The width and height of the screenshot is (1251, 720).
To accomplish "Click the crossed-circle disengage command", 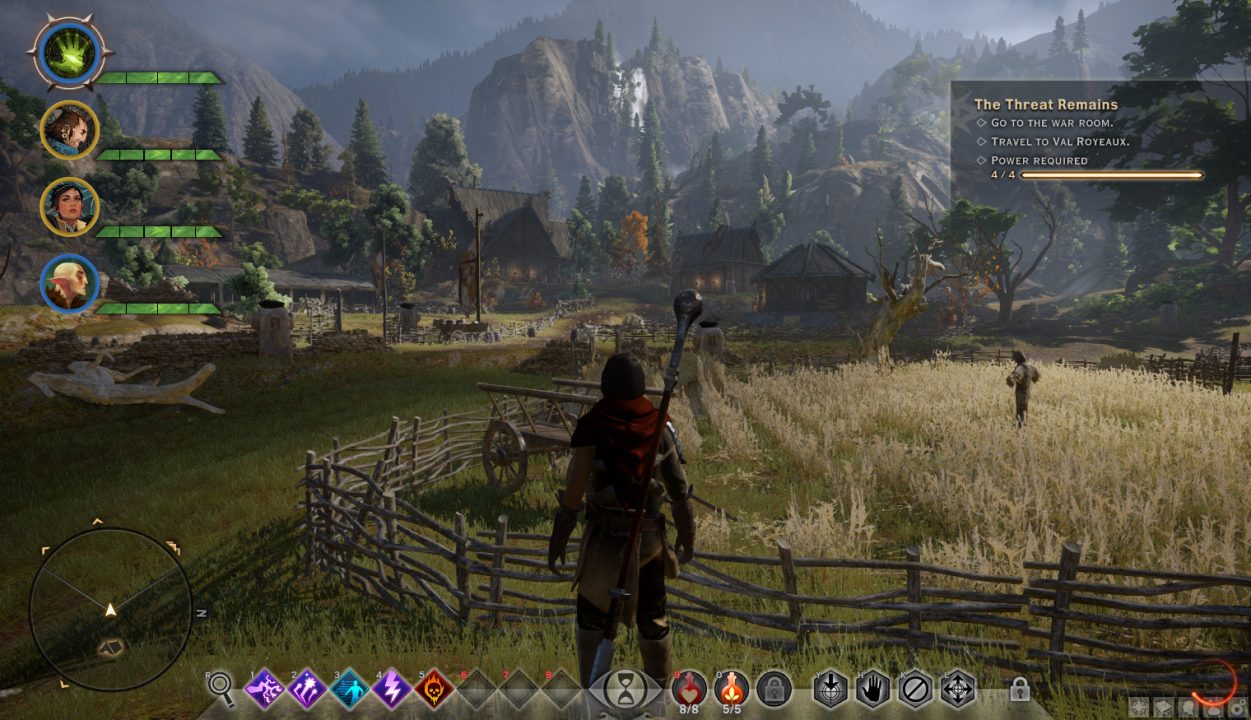I will point(915,689).
